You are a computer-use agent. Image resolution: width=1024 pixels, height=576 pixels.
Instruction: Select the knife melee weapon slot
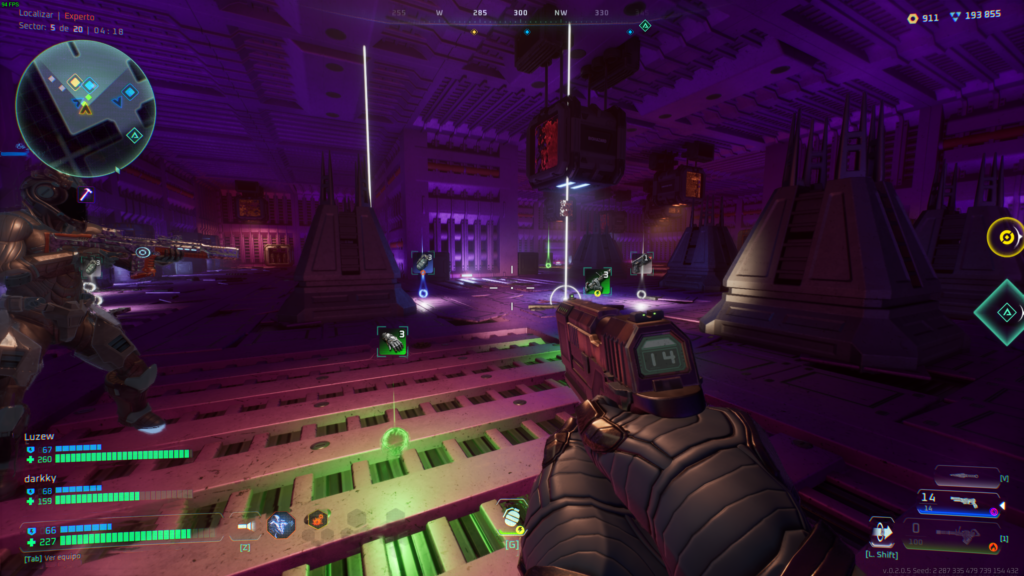coord(966,477)
